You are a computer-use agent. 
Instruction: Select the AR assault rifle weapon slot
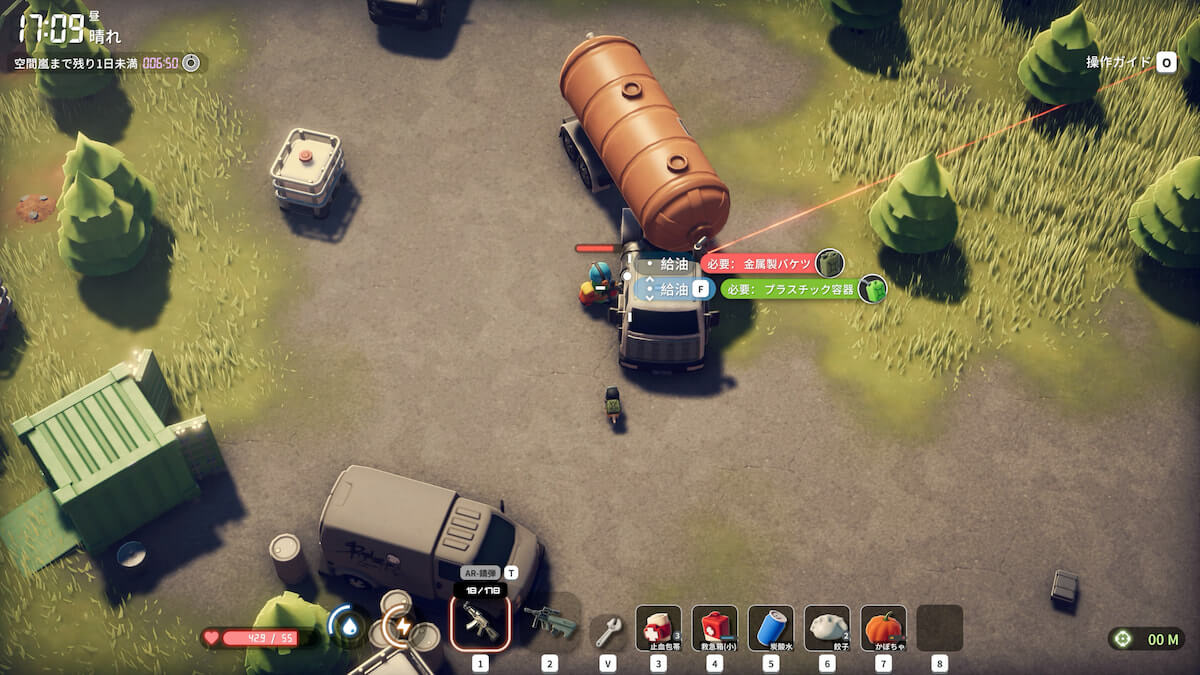(x=480, y=623)
